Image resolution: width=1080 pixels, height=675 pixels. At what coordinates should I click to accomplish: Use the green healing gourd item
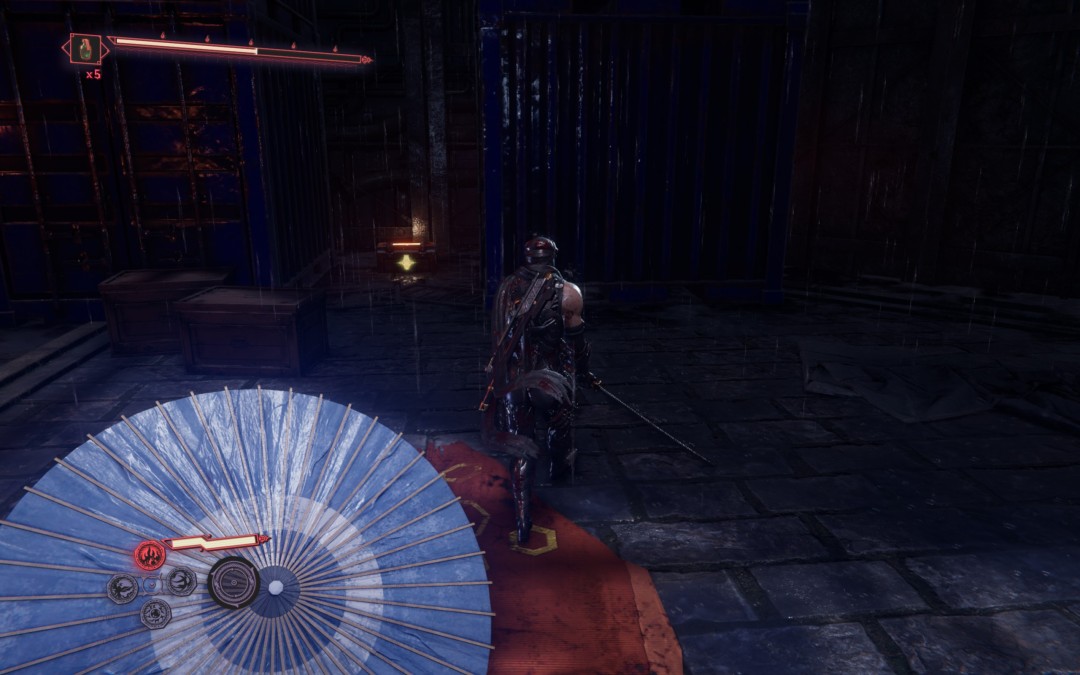[x=85, y=48]
